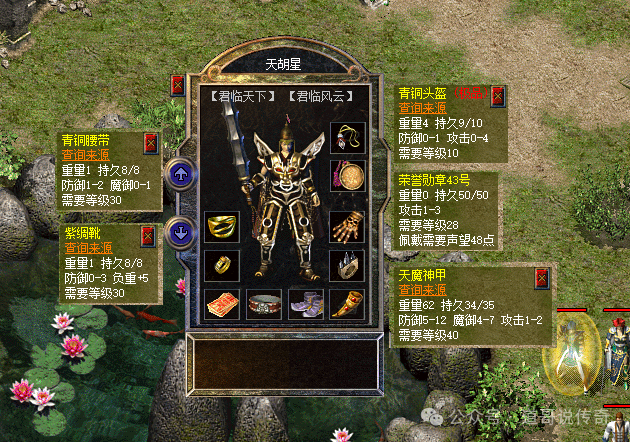This screenshot has height=442, width=630.
Task: Open 查询来源 link for 青铜腰带
Action: 84,155
